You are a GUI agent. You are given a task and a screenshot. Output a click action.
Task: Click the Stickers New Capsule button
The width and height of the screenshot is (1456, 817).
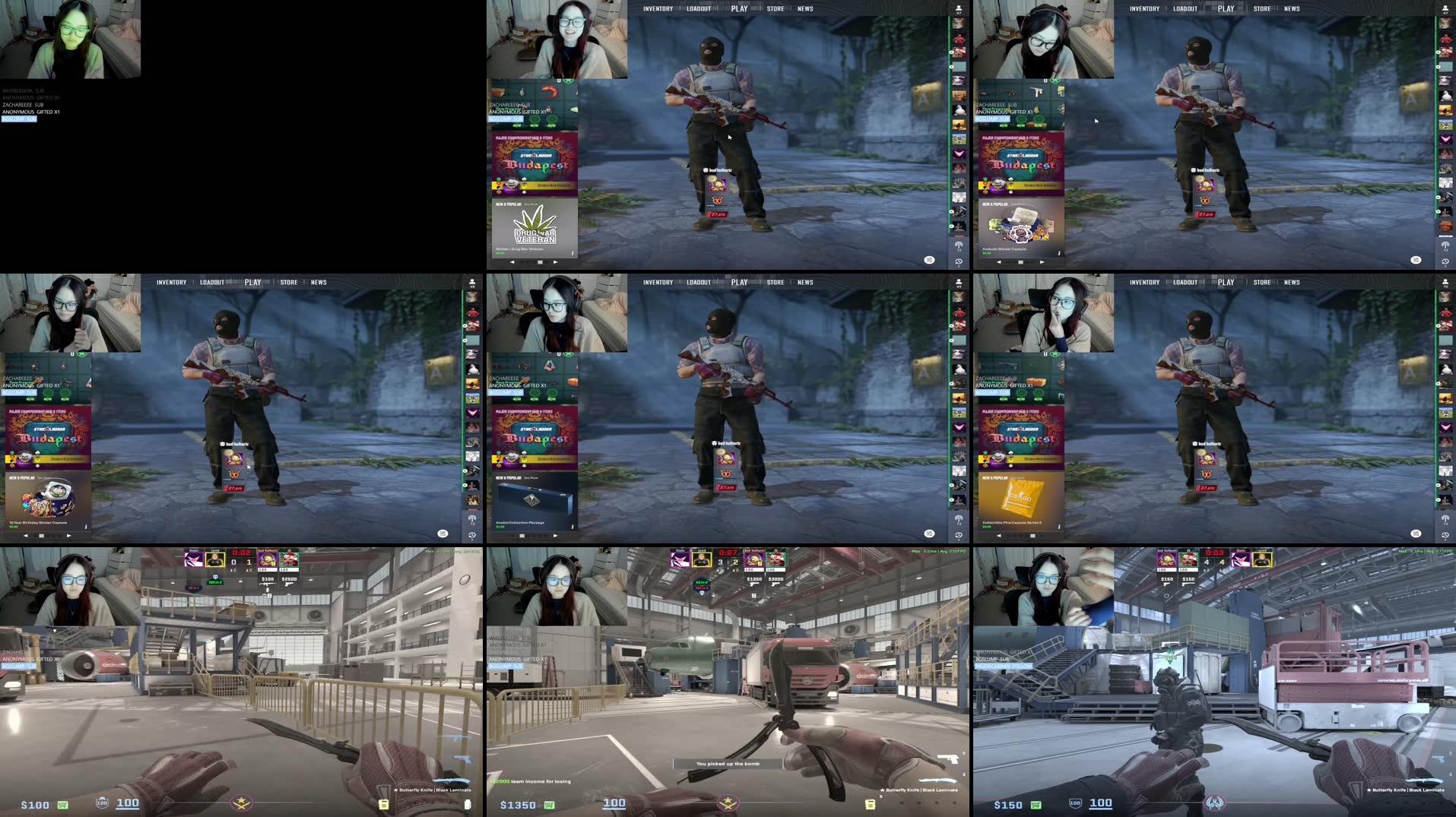click(x=553, y=185)
